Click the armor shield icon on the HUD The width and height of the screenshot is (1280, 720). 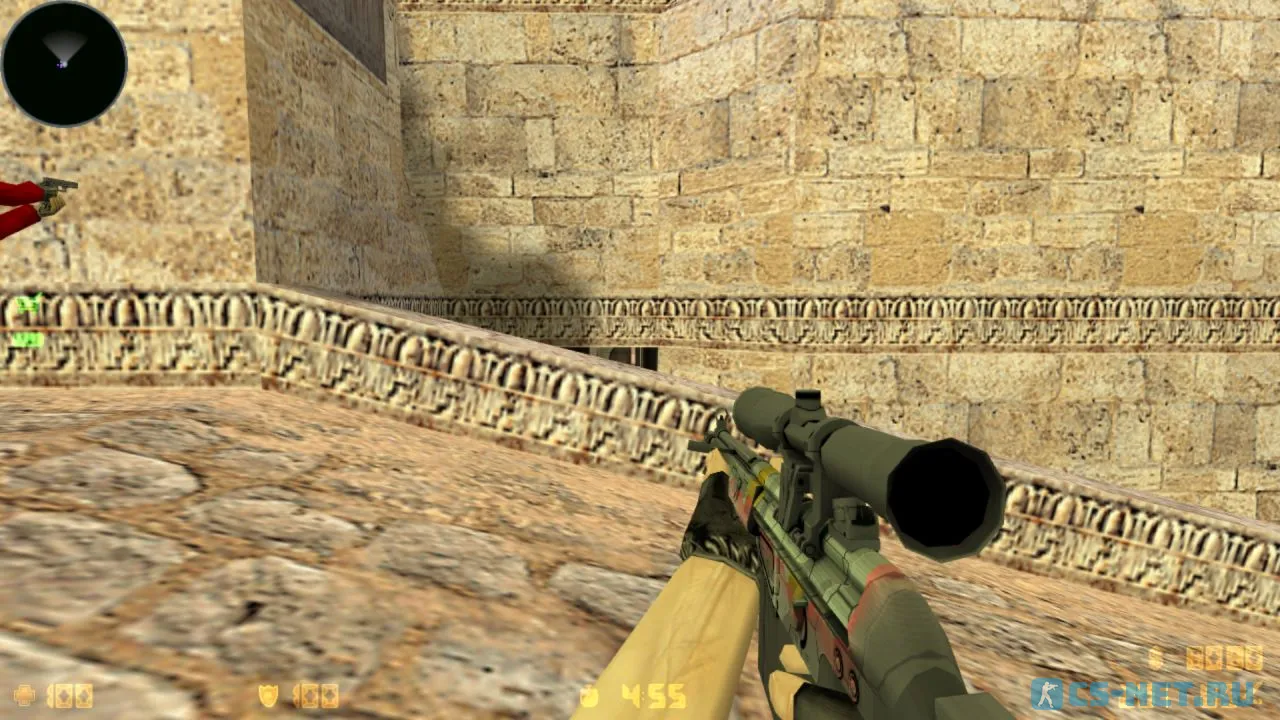(268, 693)
